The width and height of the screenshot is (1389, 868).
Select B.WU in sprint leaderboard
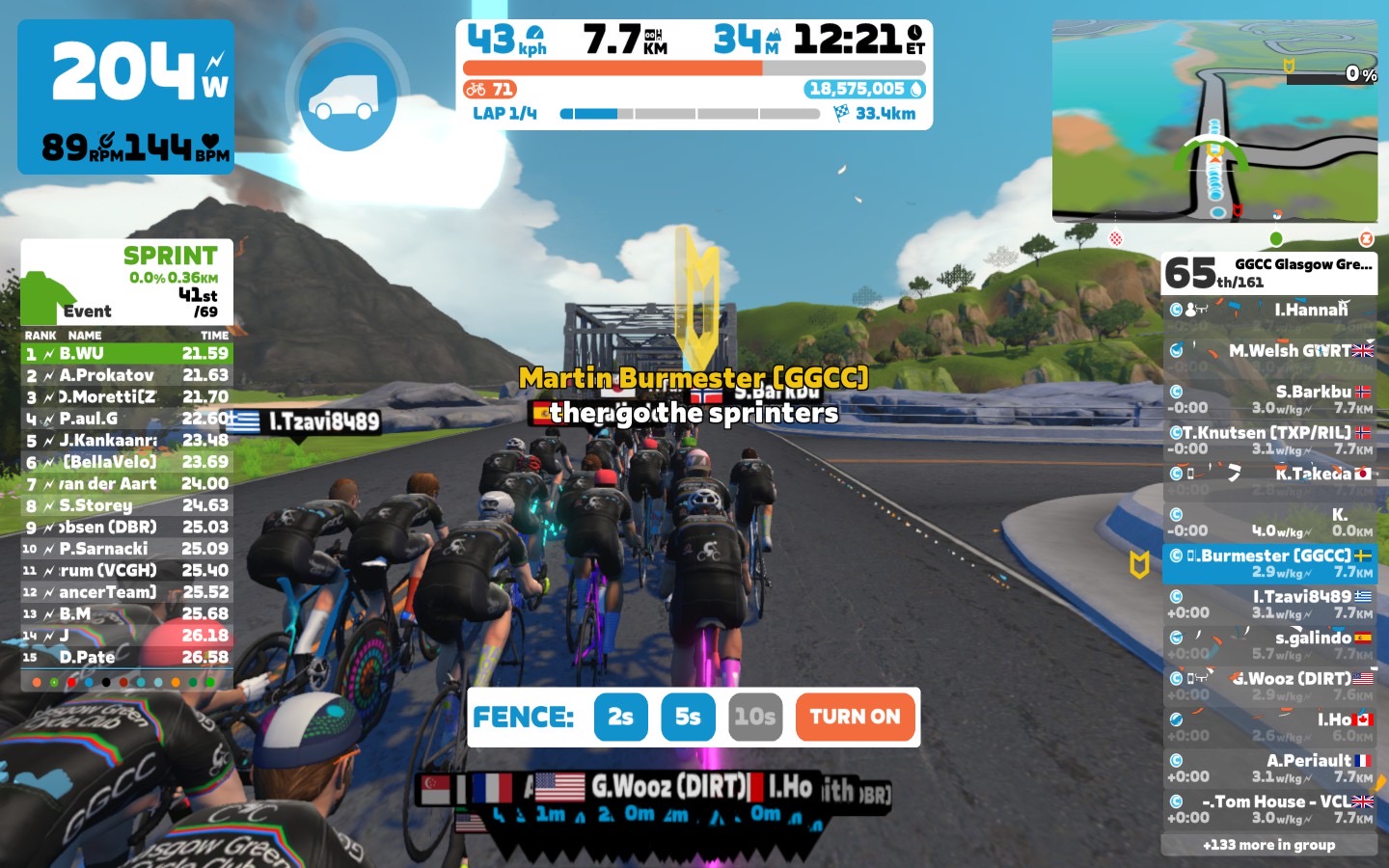(x=126, y=354)
